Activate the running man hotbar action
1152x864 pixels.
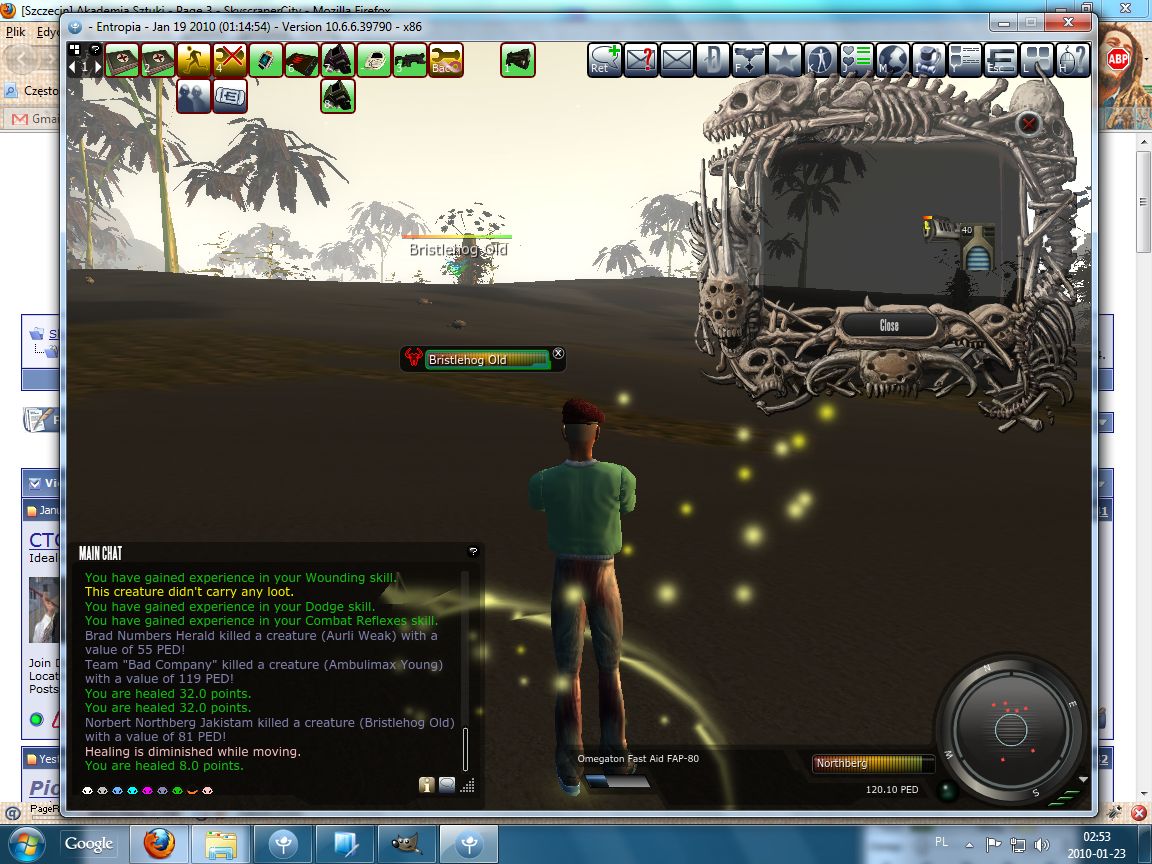pyautogui.click(x=194, y=61)
